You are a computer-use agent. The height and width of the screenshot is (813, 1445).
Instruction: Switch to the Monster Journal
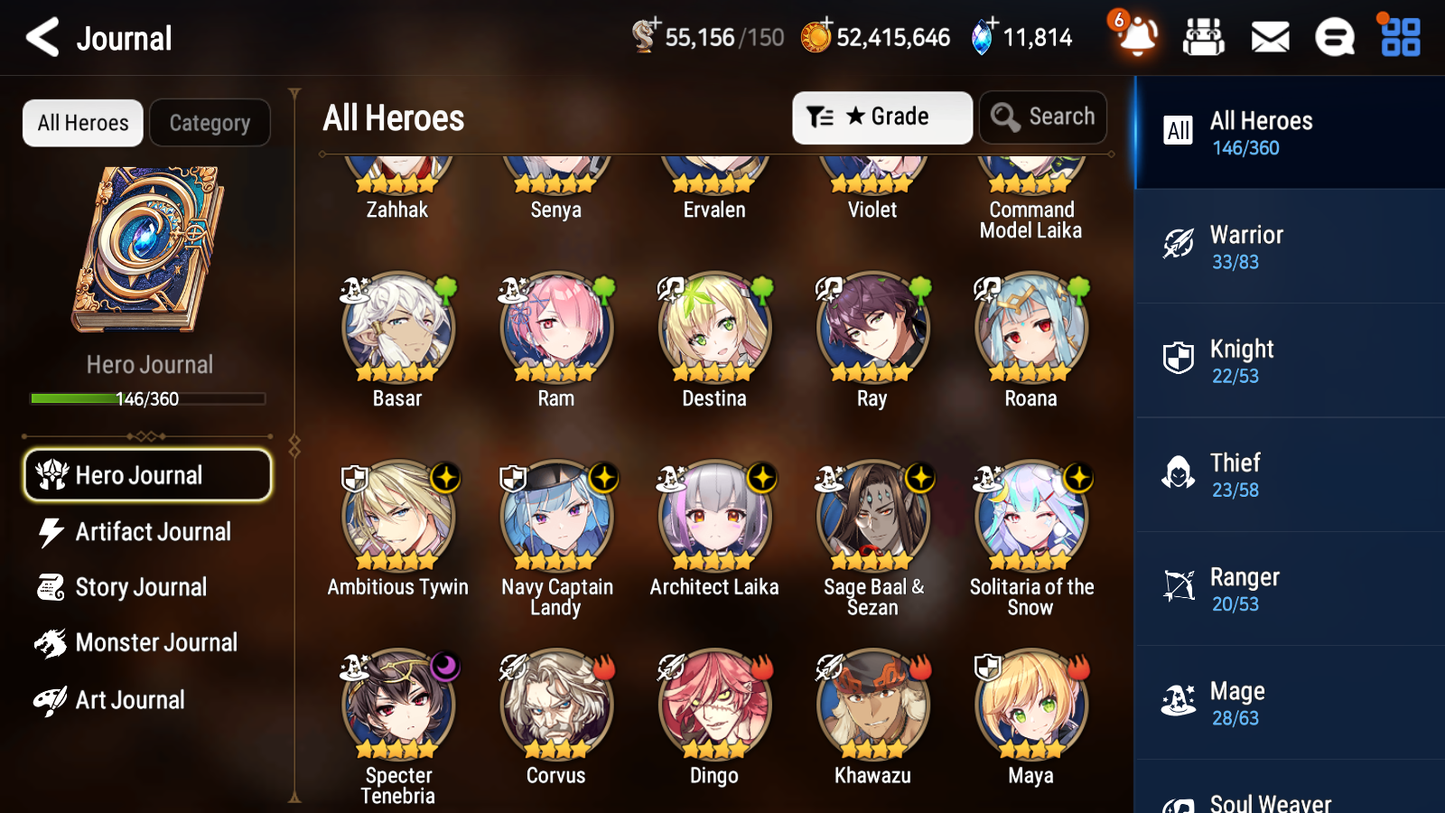[x=155, y=643]
